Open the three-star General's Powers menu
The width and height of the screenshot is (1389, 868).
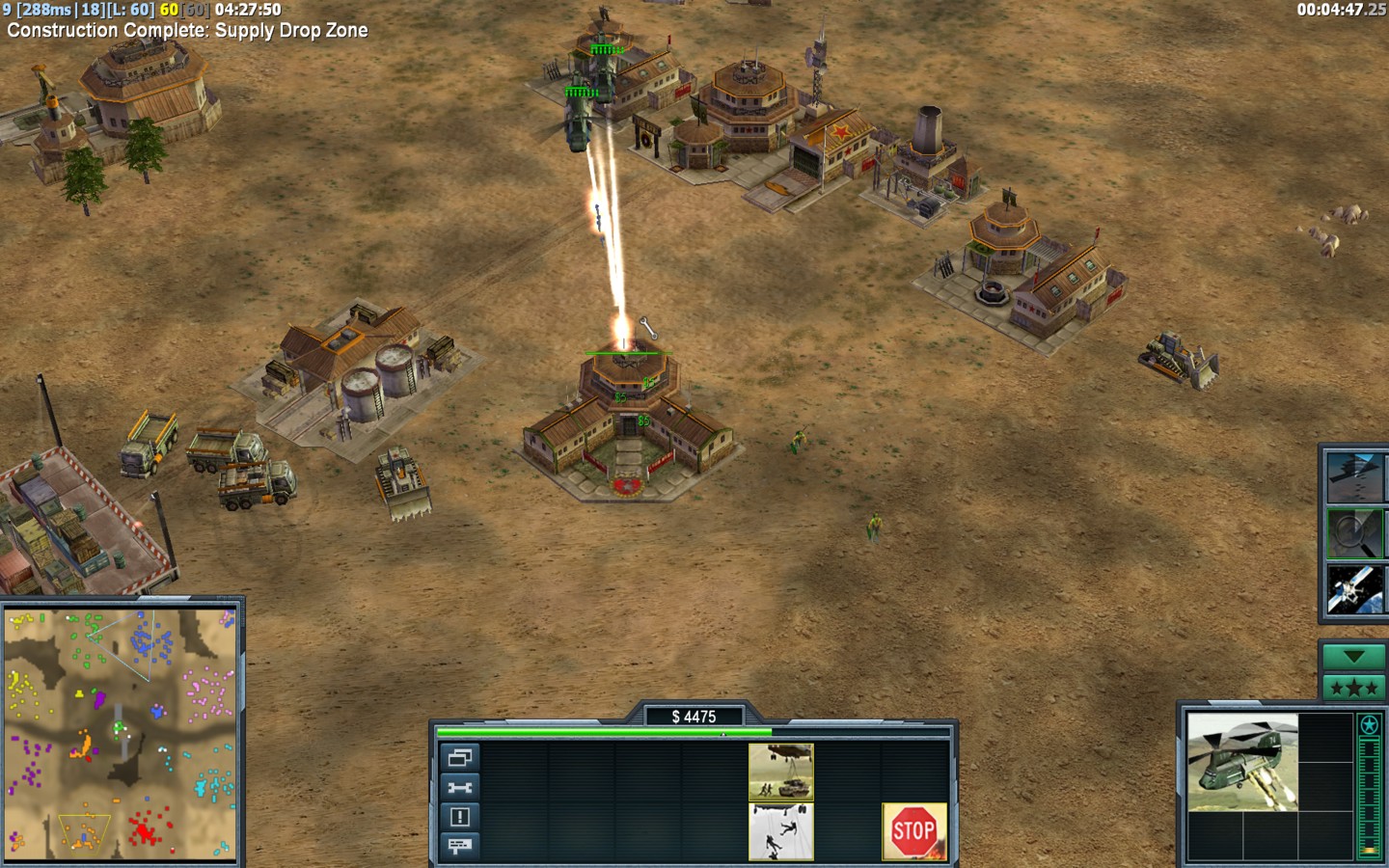[1353, 688]
